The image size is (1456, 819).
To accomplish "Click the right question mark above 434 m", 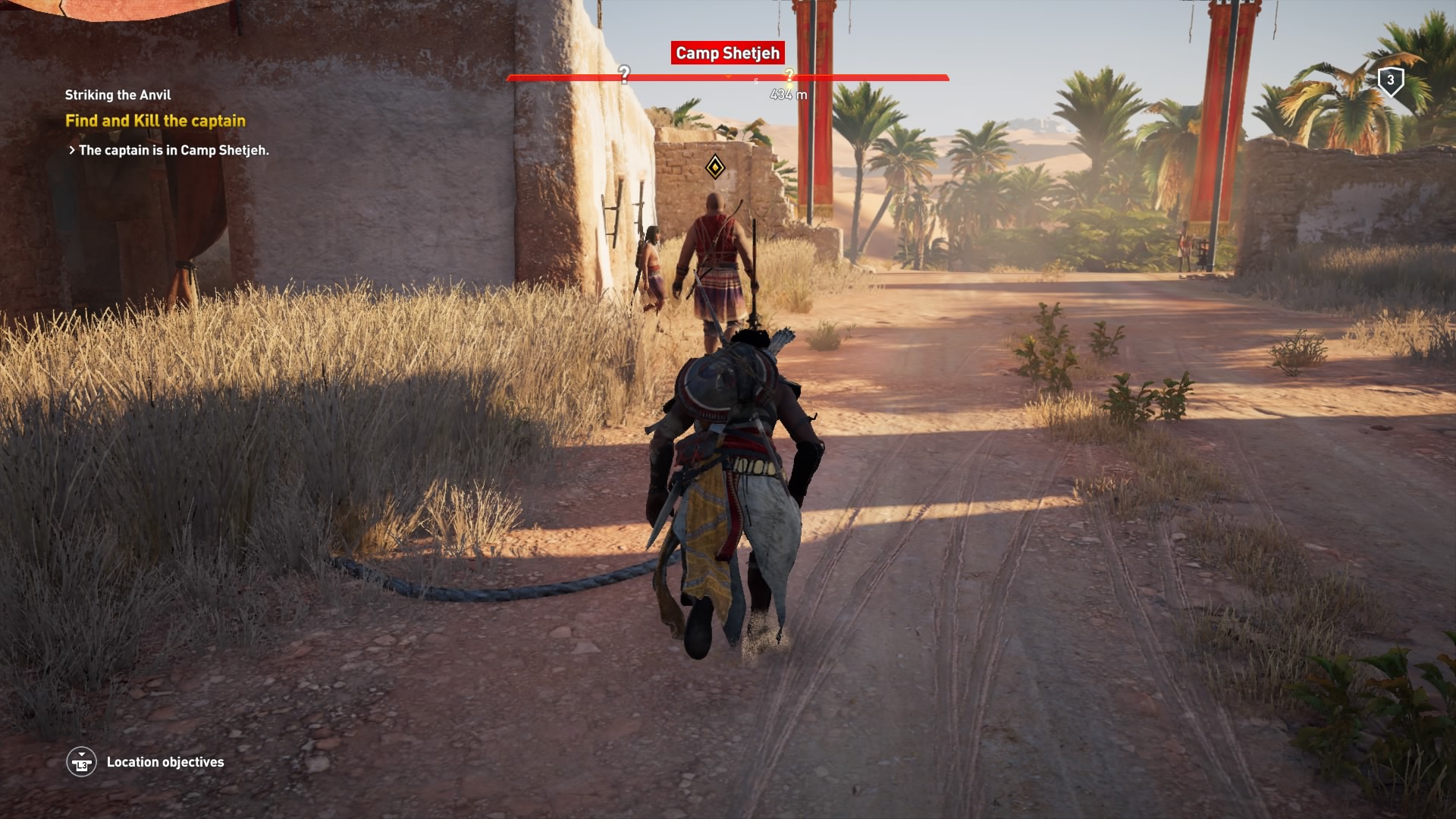I will point(790,74).
